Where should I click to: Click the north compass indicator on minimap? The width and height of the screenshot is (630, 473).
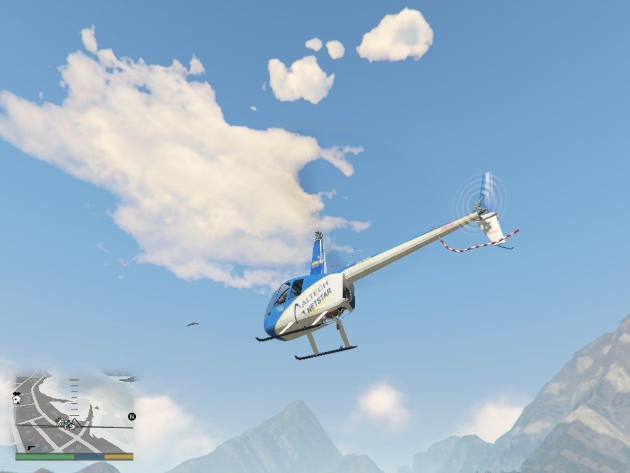pos(131,416)
